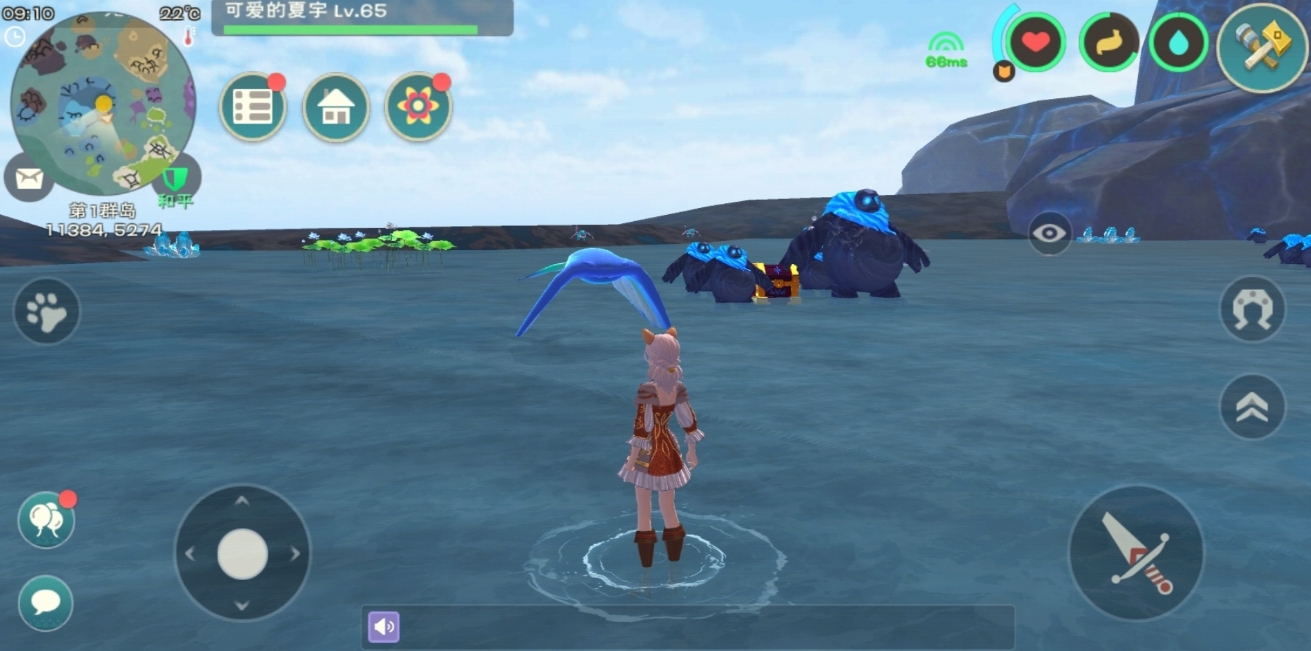1311x651 pixels.
Task: Open the speech bubbles social button
Action: (46, 520)
